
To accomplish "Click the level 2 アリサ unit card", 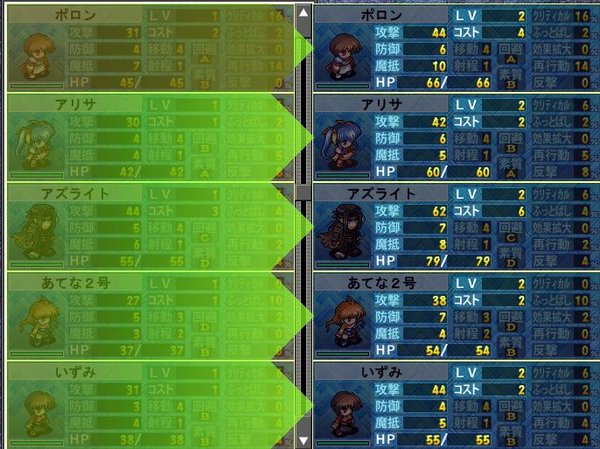I will point(457,137).
